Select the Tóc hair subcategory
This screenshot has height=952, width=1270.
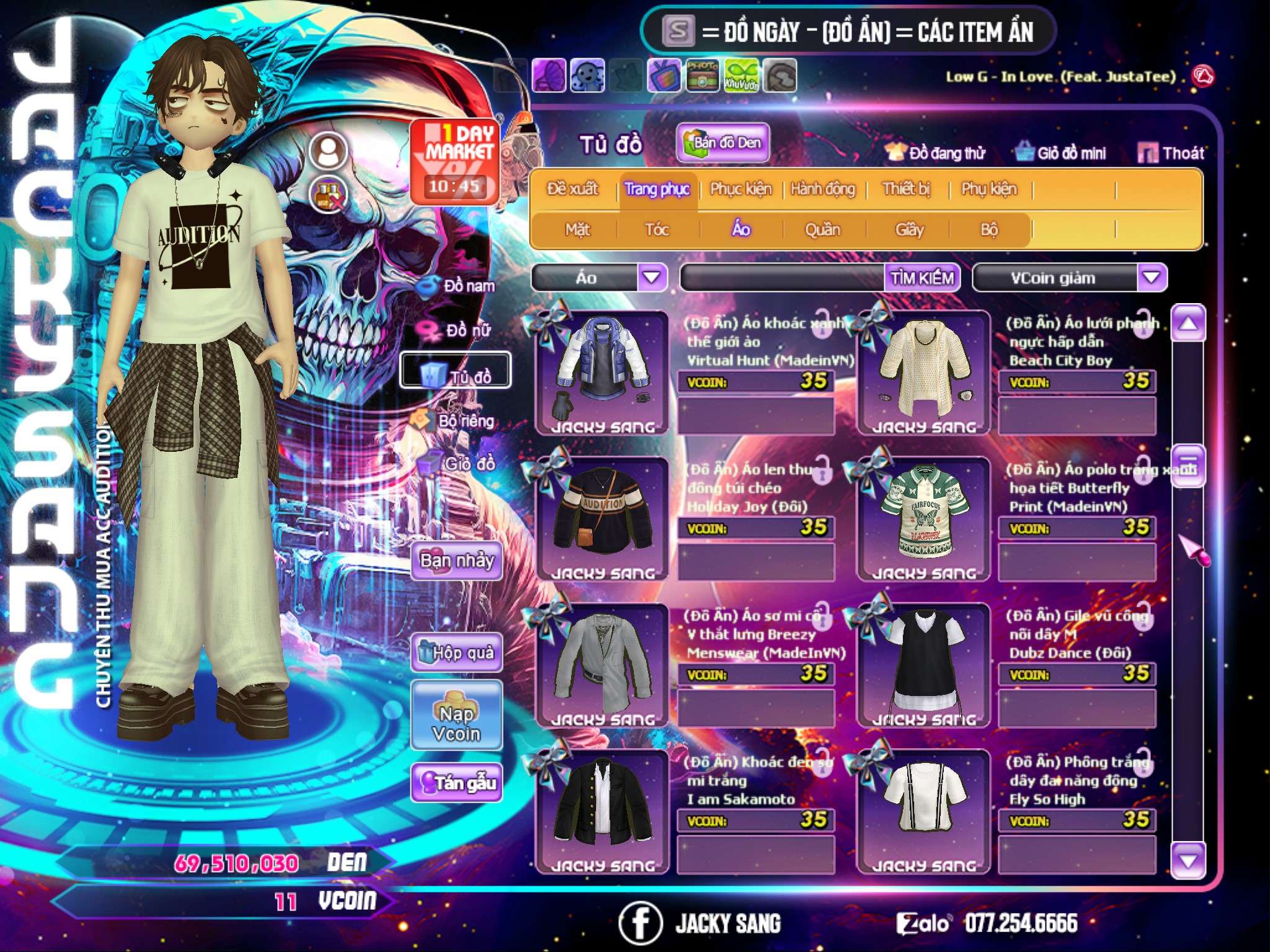point(657,230)
